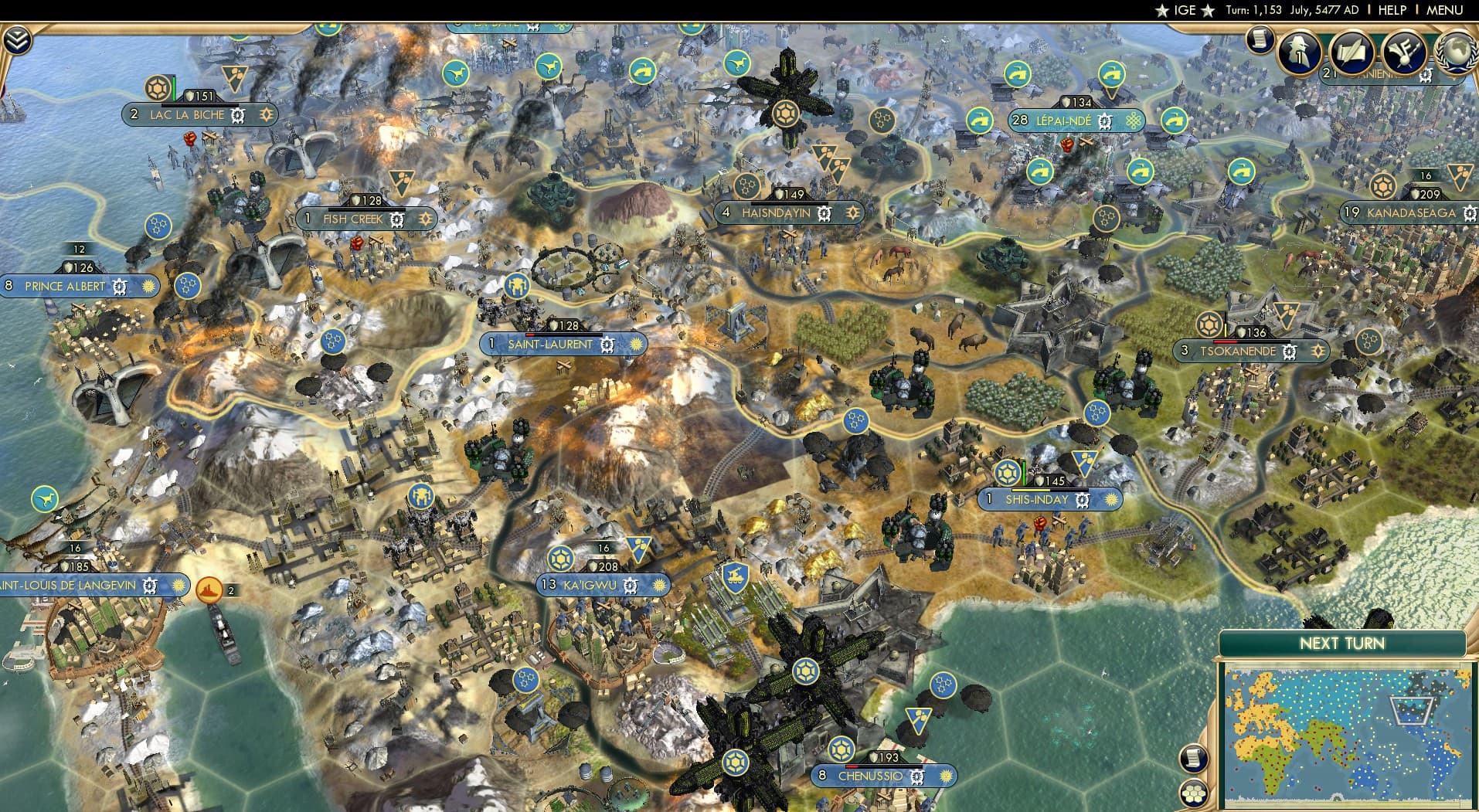Select the unit list scroll icon above the minimap

tap(1192, 759)
